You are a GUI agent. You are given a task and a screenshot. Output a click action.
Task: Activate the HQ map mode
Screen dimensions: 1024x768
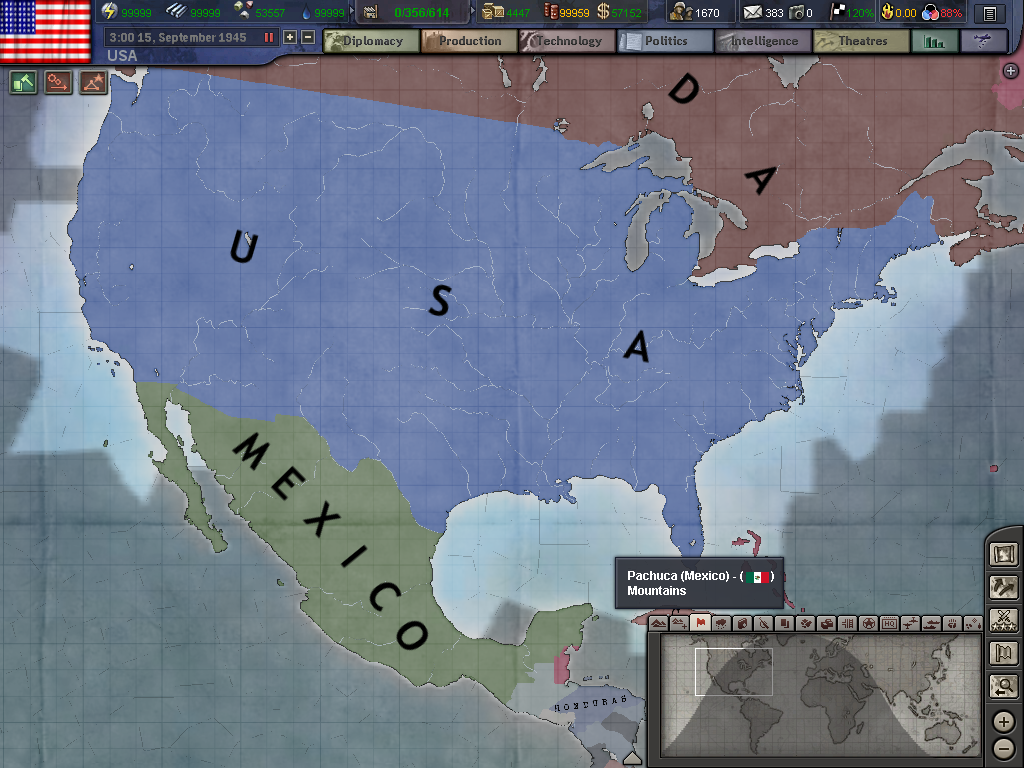889,623
